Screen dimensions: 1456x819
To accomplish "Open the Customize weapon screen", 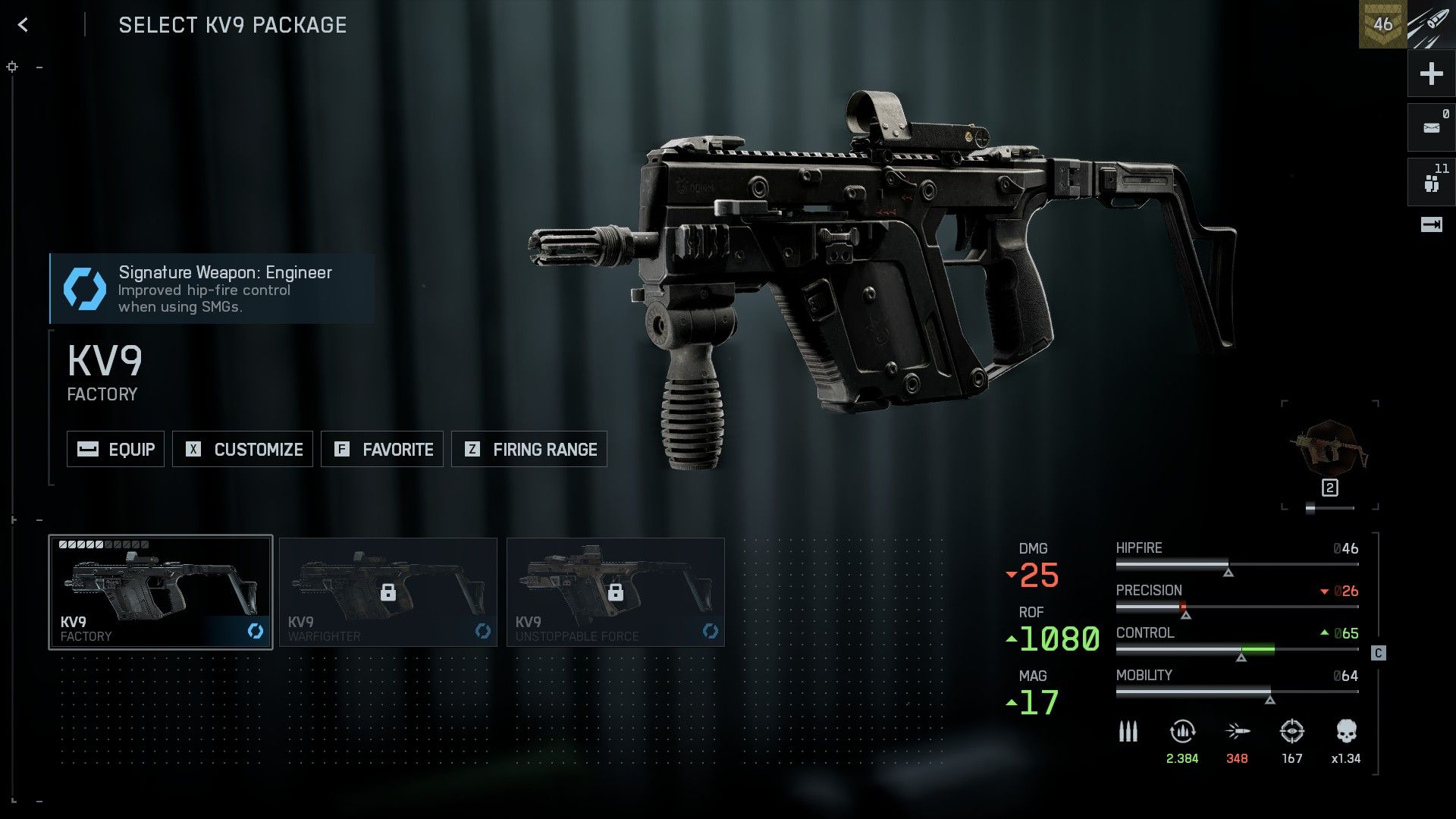I will click(243, 449).
